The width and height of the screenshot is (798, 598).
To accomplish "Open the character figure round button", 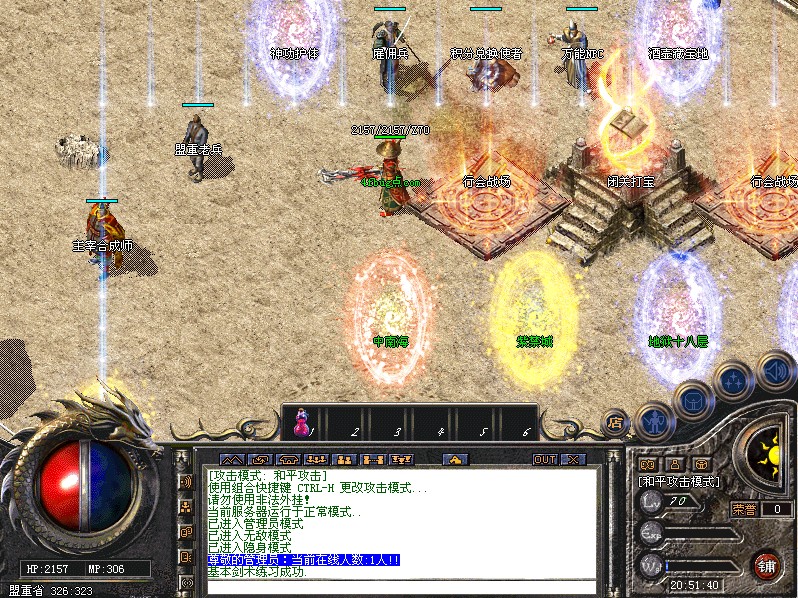I will 652,421.
